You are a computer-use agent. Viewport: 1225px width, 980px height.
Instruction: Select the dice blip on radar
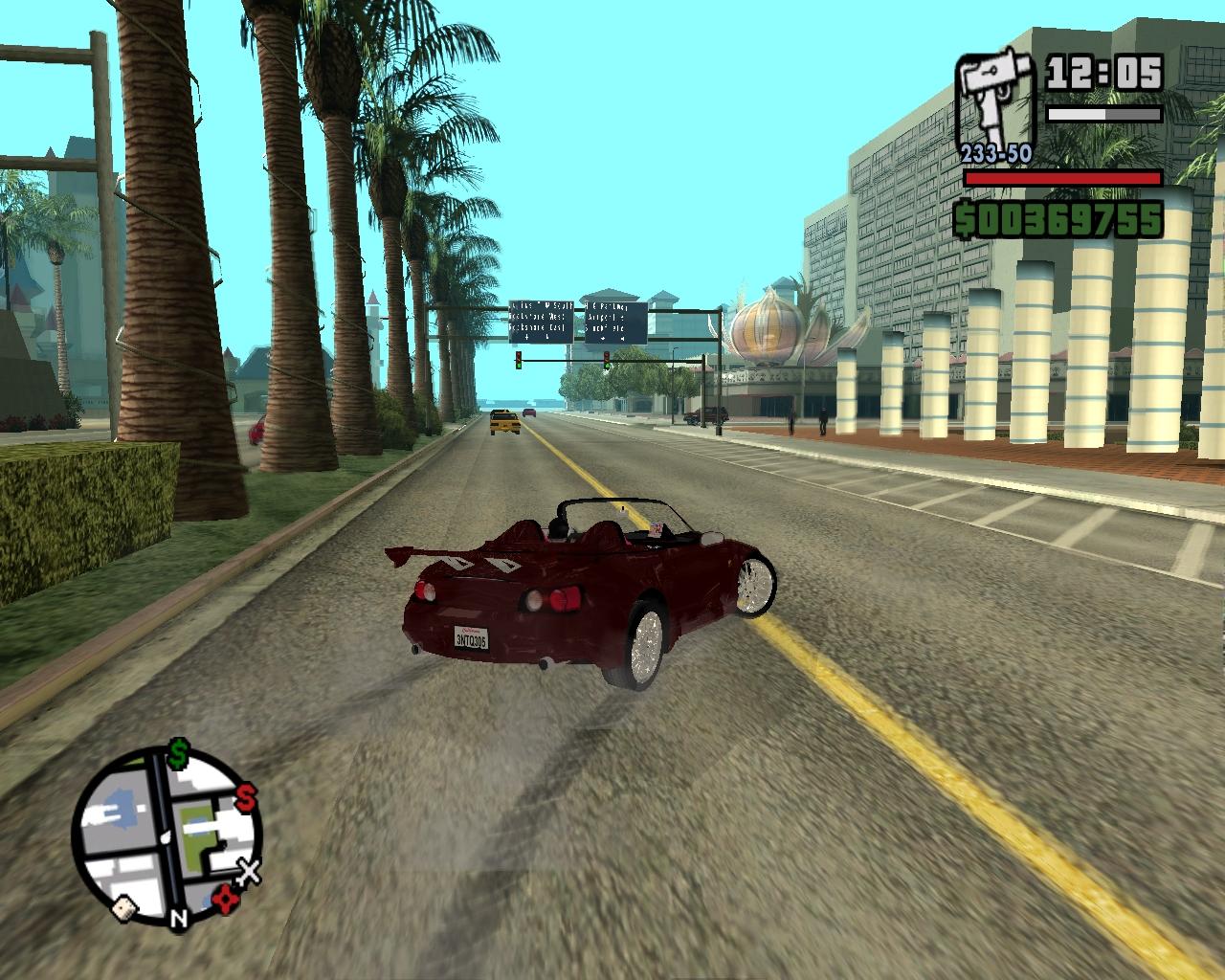coord(124,909)
